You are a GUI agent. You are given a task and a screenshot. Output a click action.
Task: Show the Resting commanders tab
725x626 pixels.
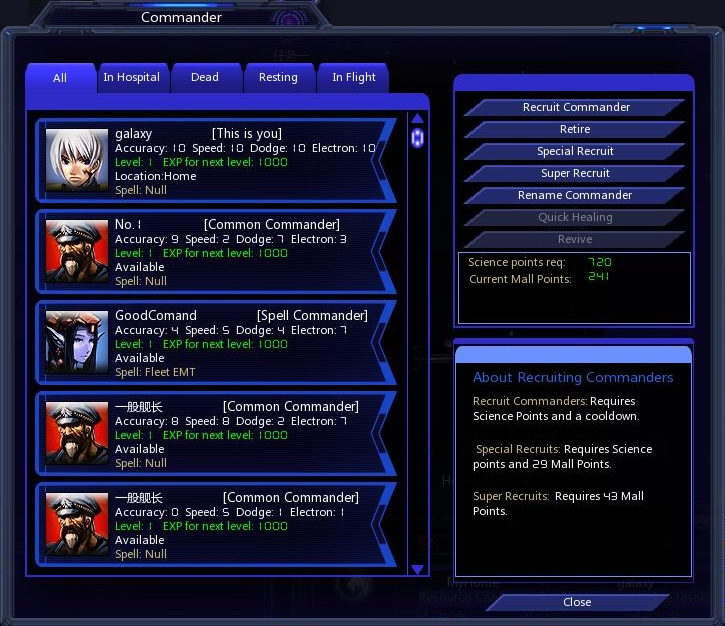278,78
